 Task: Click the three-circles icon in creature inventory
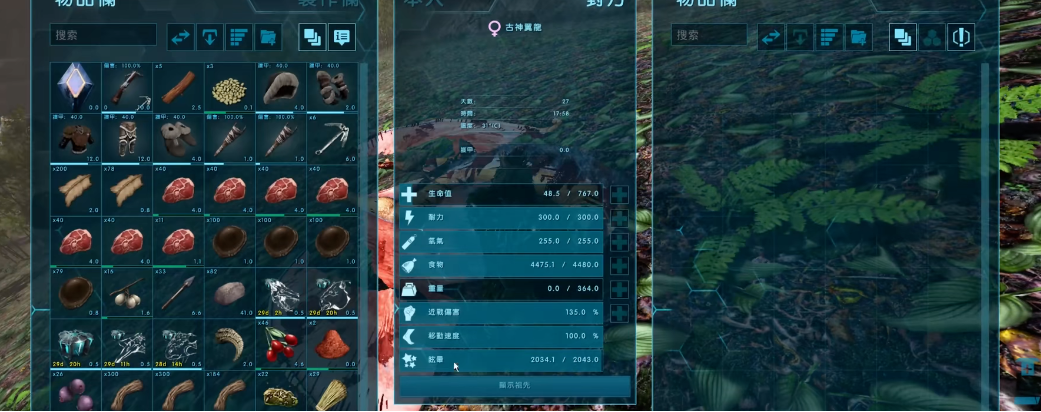tap(932, 38)
